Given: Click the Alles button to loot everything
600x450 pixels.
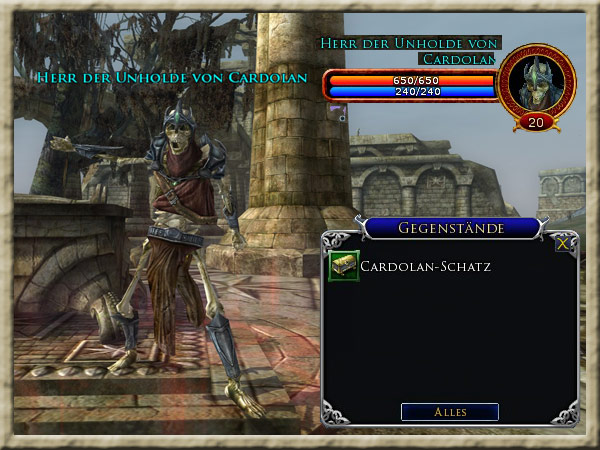Looking at the screenshot, I should (449, 411).
